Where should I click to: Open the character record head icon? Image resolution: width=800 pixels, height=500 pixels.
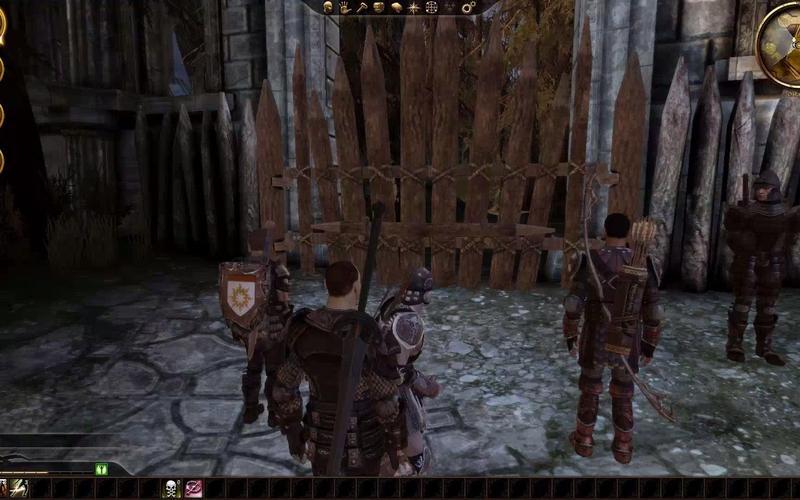tap(328, 8)
